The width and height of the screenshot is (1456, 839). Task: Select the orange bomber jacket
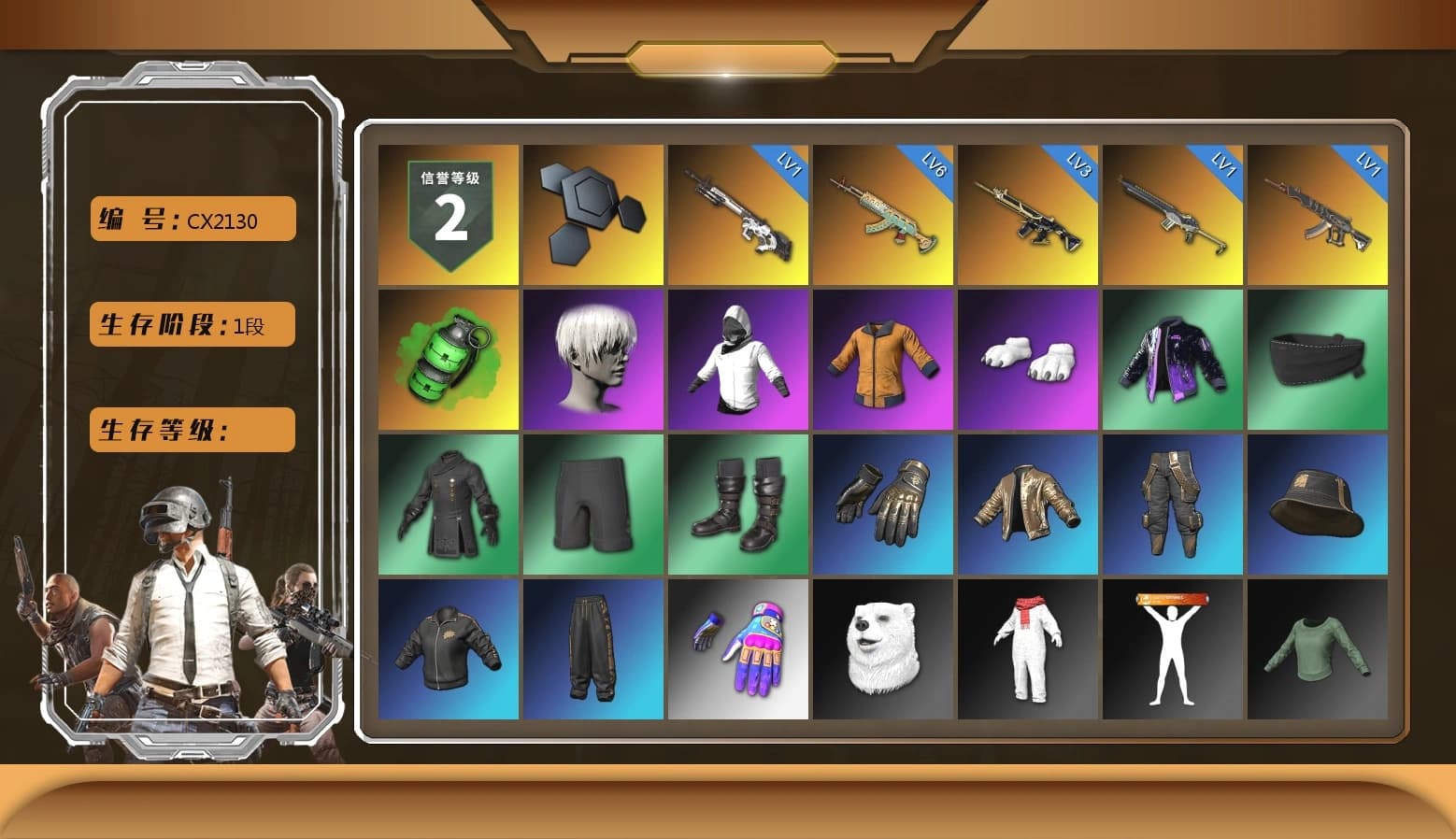tap(881, 360)
